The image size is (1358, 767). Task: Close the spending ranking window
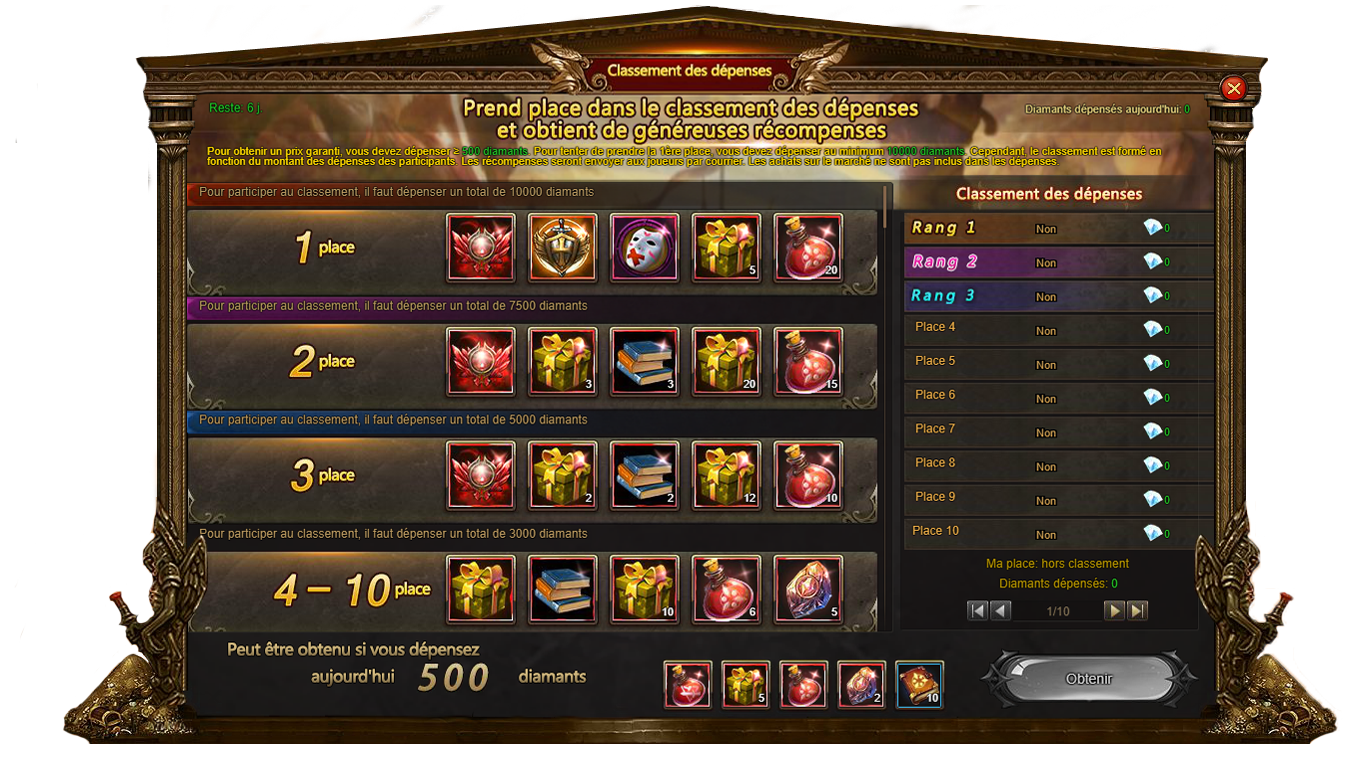(1234, 88)
